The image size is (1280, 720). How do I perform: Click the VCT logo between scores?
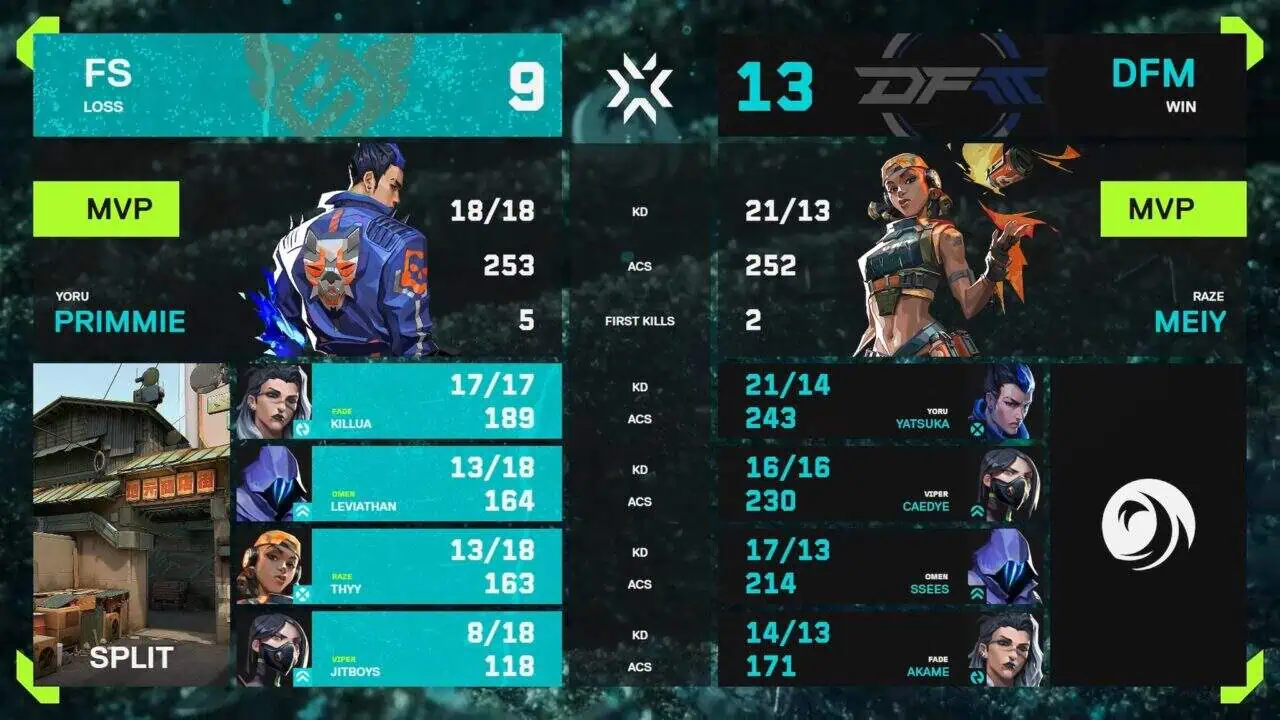click(x=640, y=87)
